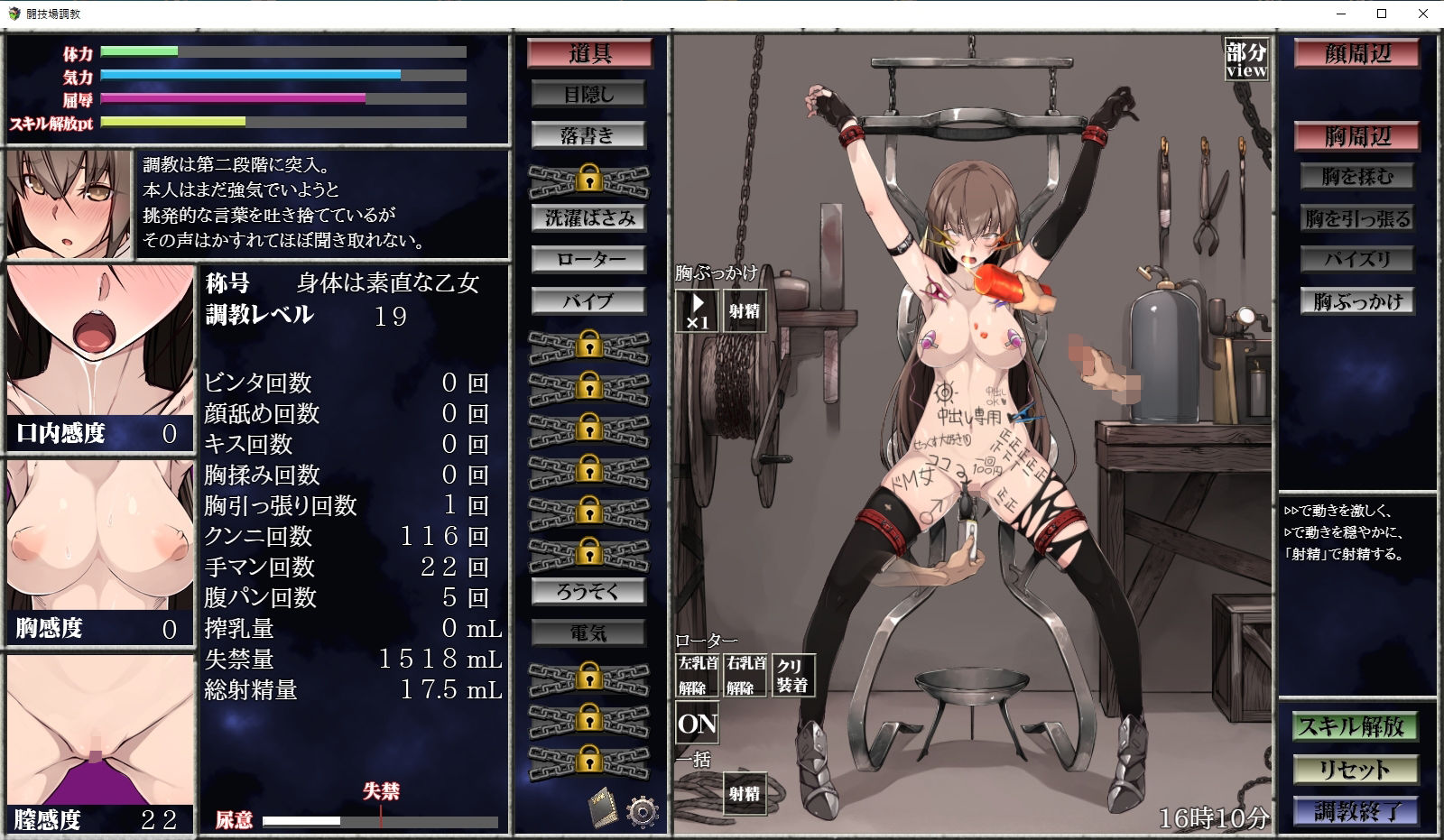Open the 胸周辺 category tab
This screenshot has width=1444, height=840.
tap(1356, 137)
